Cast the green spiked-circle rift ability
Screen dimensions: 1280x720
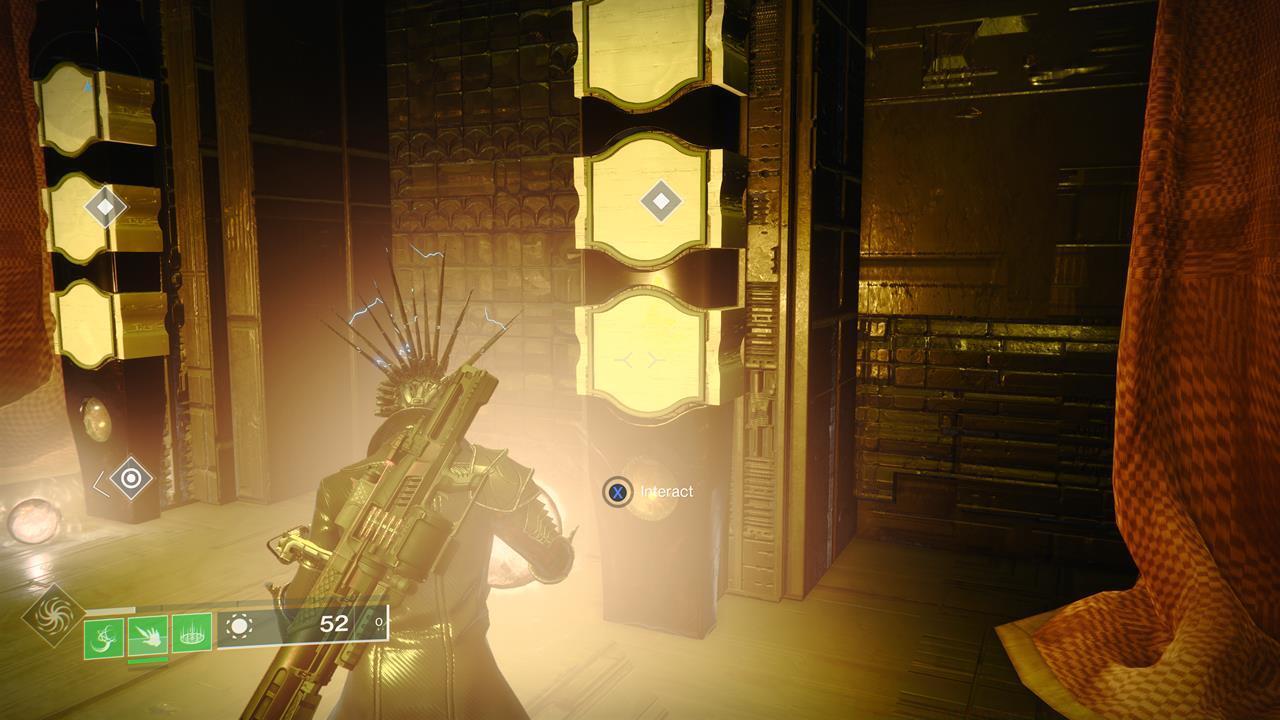192,633
